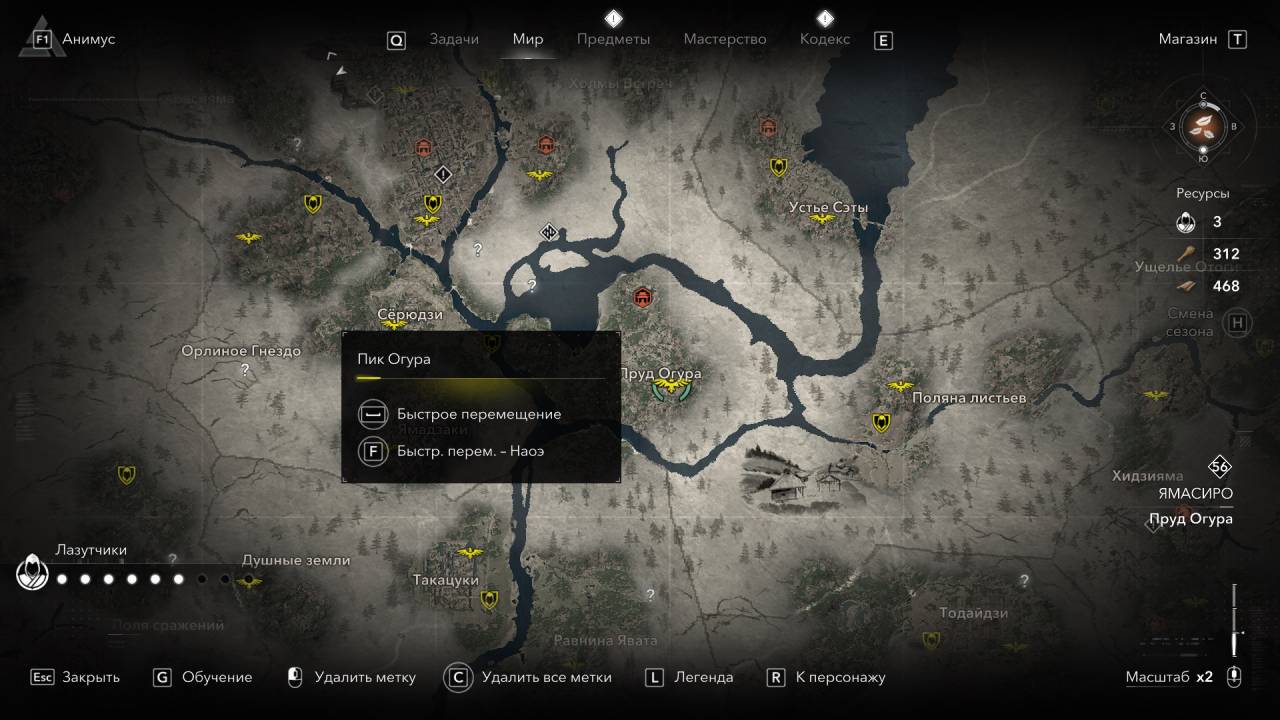Select the Поляна листьев location marker

(x=900, y=386)
